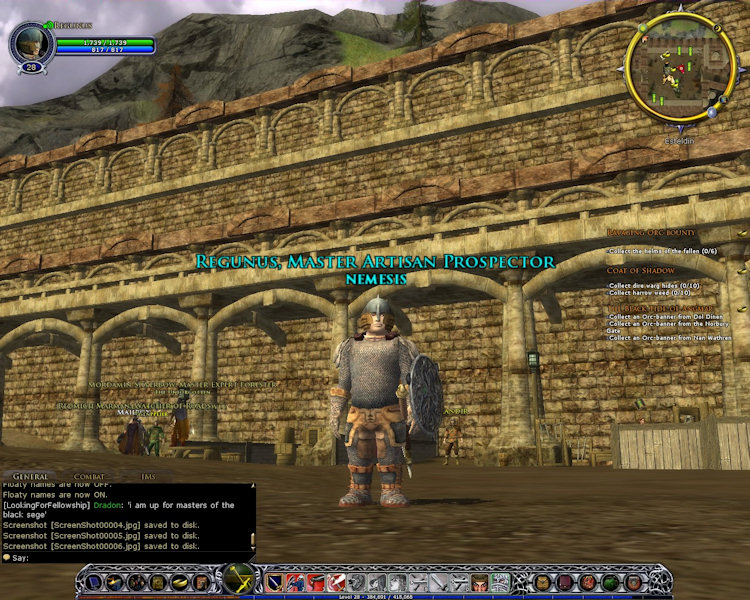The width and height of the screenshot is (750, 600).
Task: Activate the large crossed-weapons auto-attack button
Action: coord(240,580)
